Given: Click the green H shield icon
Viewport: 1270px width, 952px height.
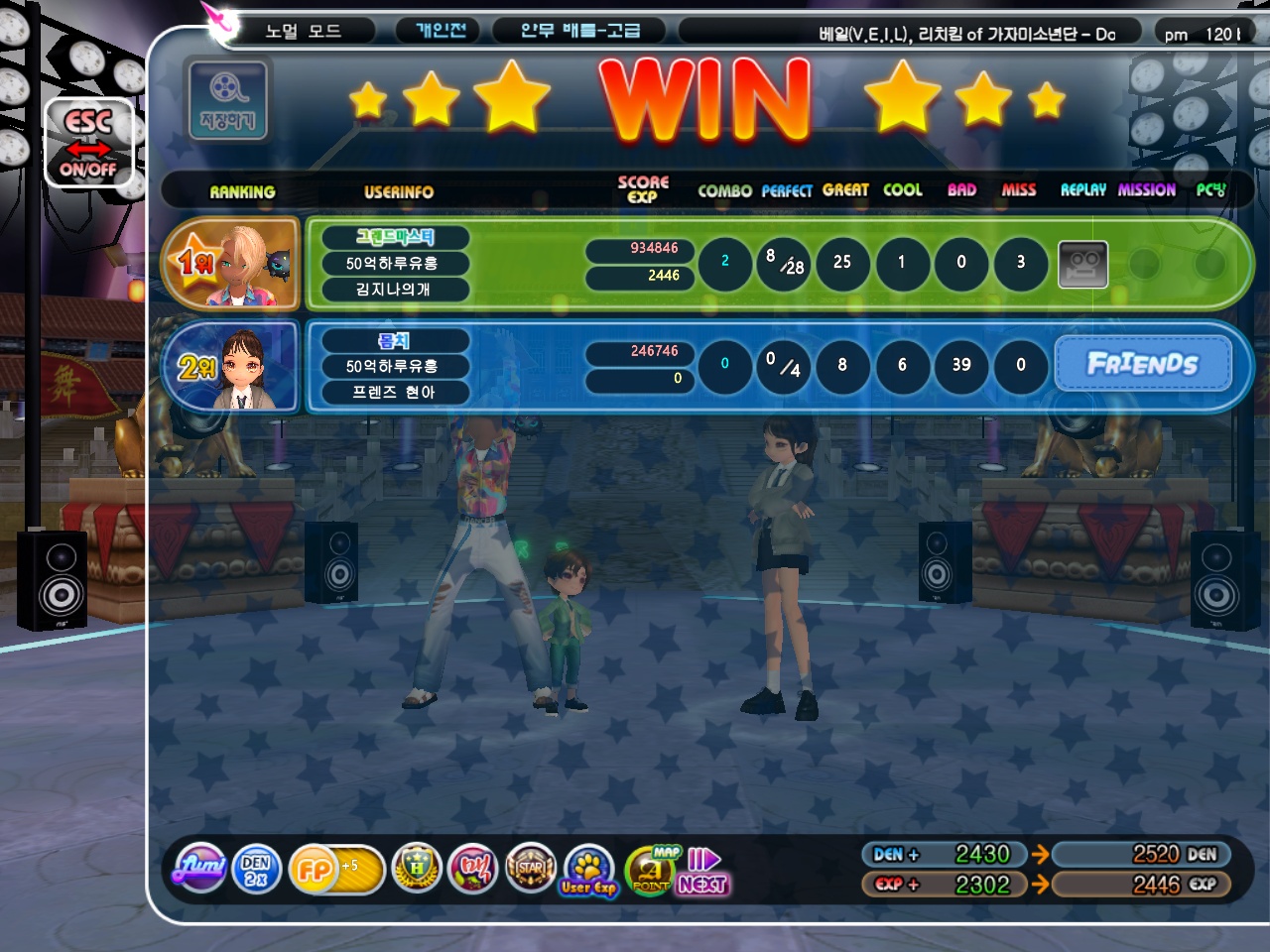Looking at the screenshot, I should 417,869.
